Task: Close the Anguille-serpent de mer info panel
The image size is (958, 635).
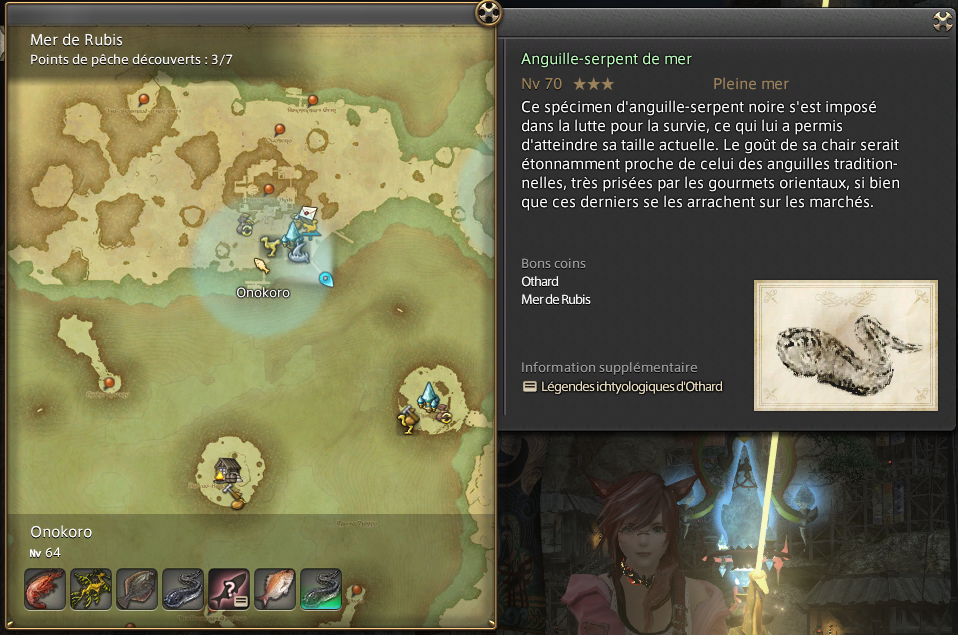Action: tap(942, 21)
